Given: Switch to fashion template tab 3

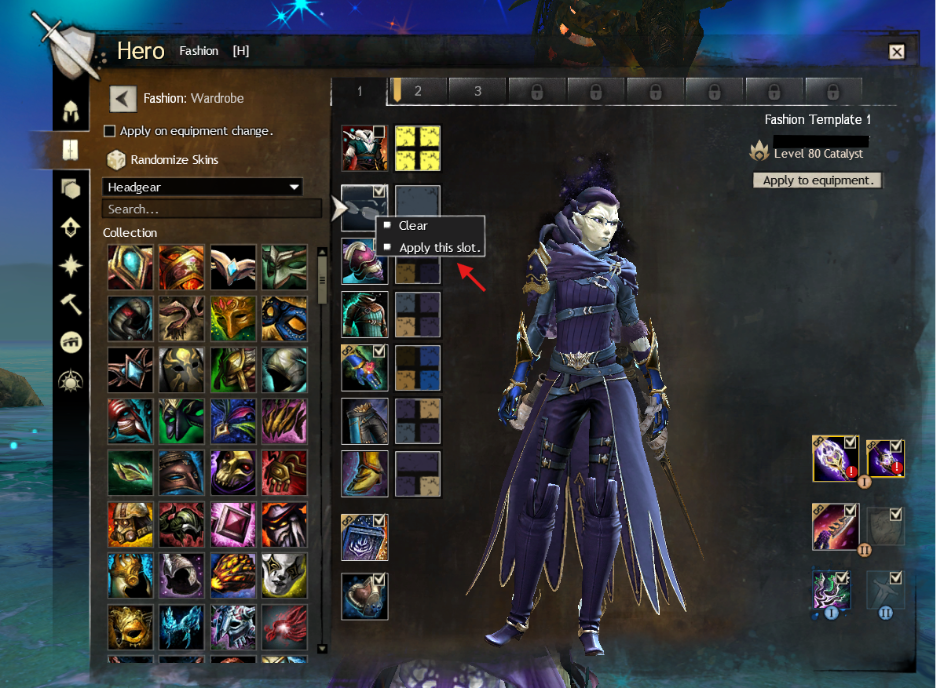Looking at the screenshot, I should pos(477,91).
